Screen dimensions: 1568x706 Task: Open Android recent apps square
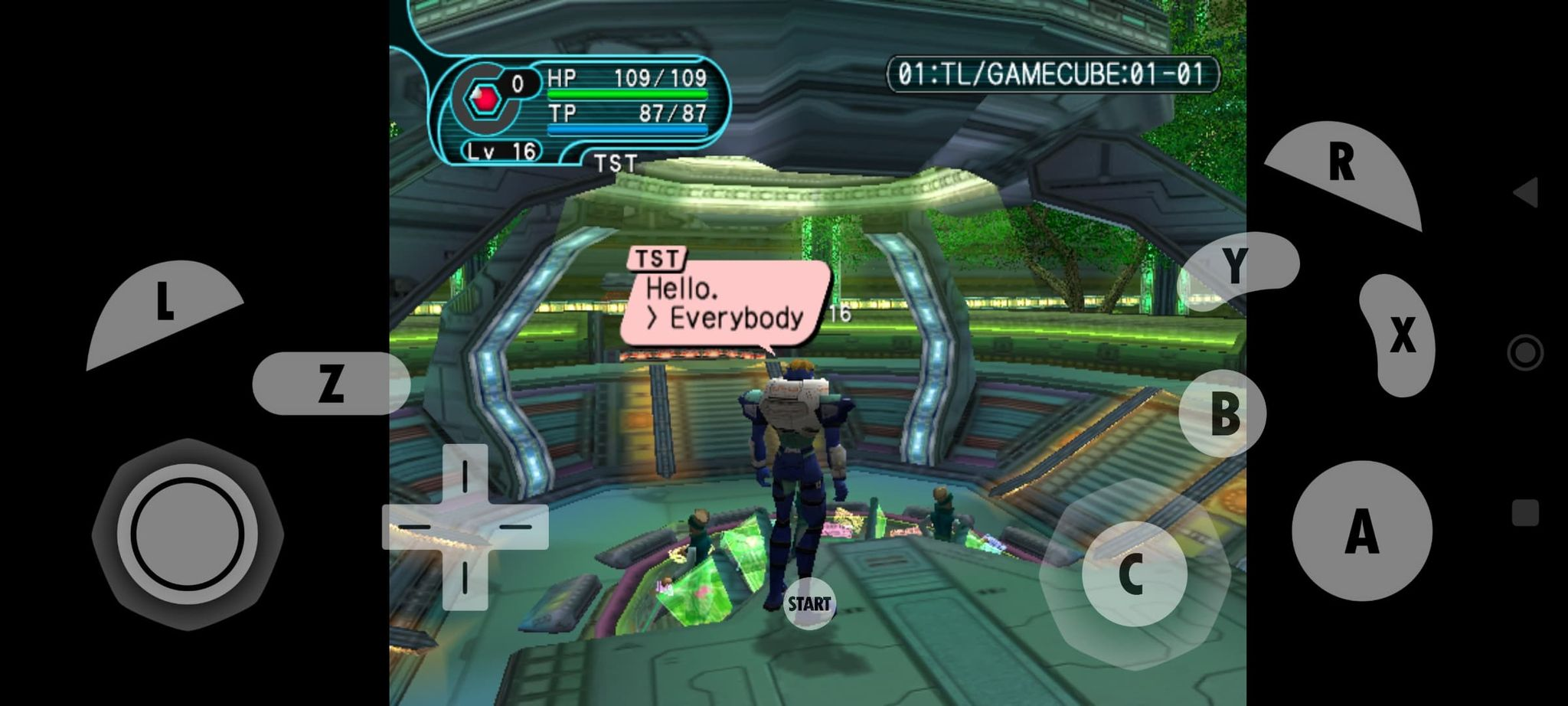click(x=1525, y=513)
